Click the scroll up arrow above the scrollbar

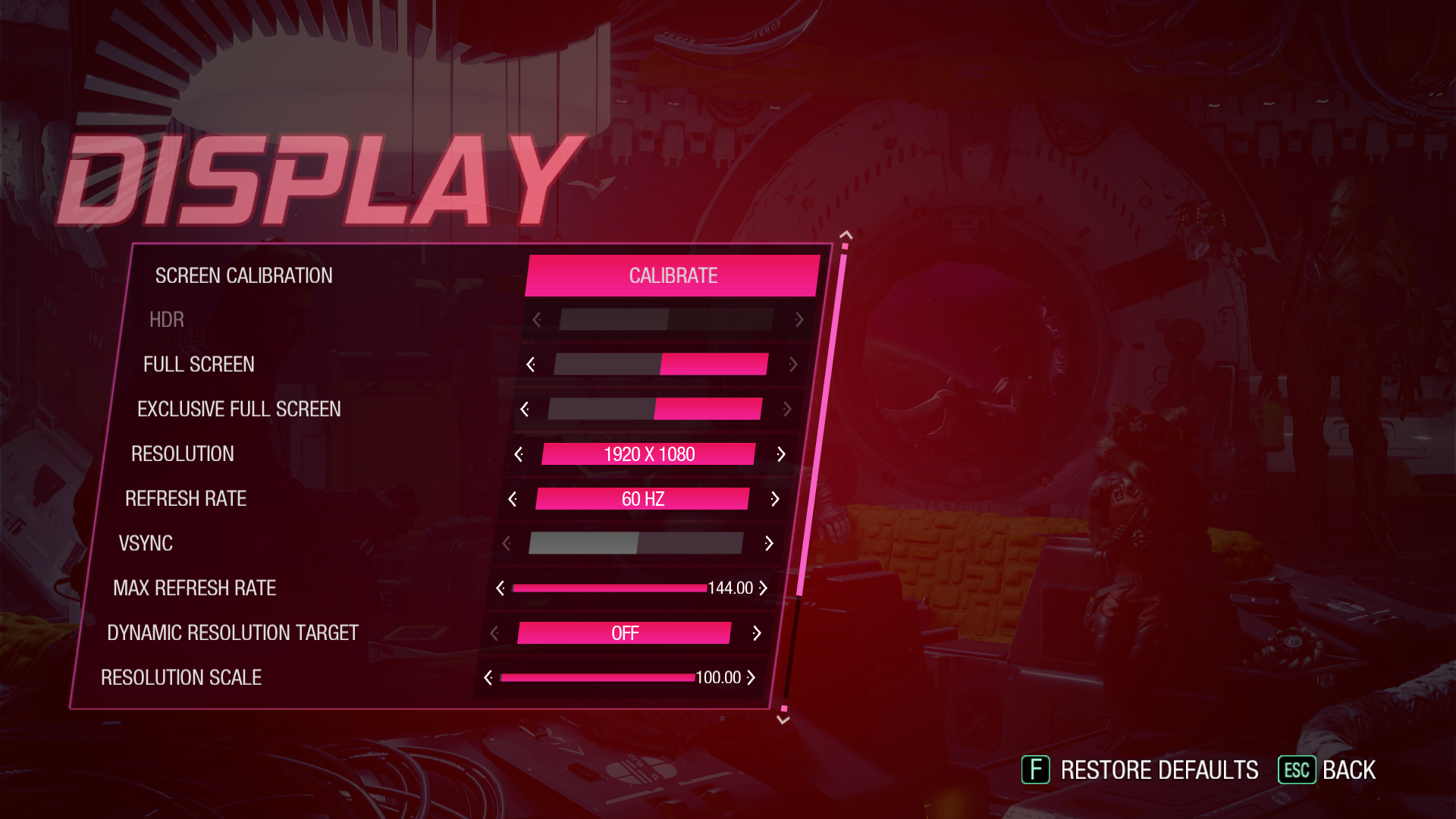tap(846, 236)
